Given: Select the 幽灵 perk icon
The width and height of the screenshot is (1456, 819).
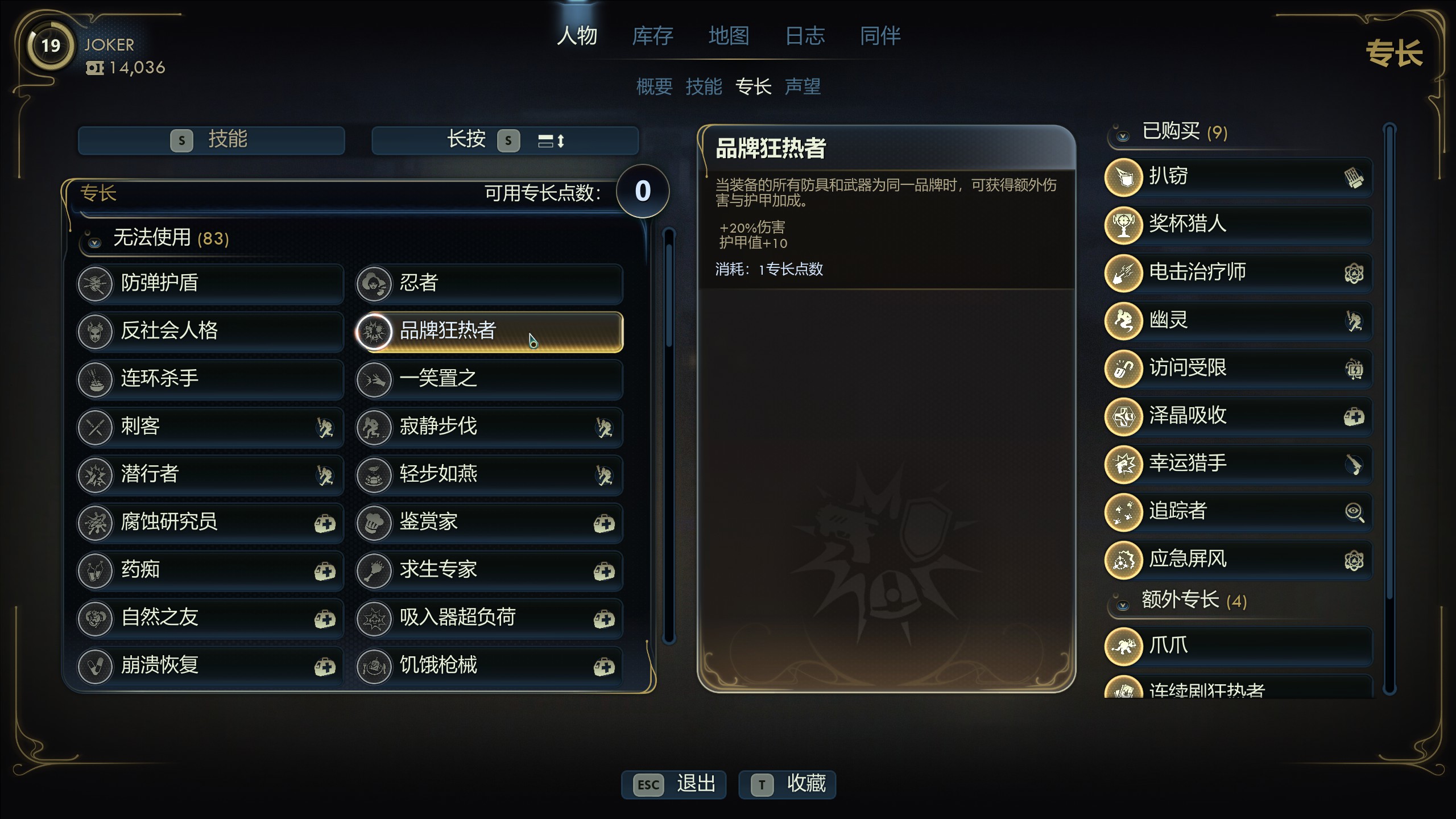Looking at the screenshot, I should coord(1124,320).
